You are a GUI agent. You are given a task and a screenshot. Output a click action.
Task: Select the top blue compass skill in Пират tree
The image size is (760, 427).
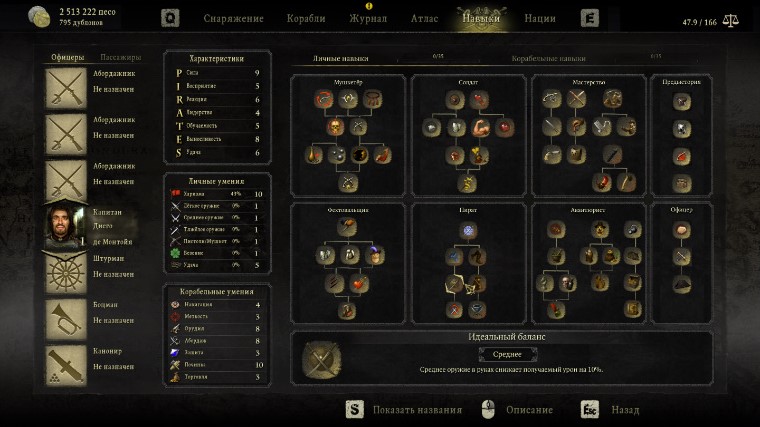[x=468, y=230]
